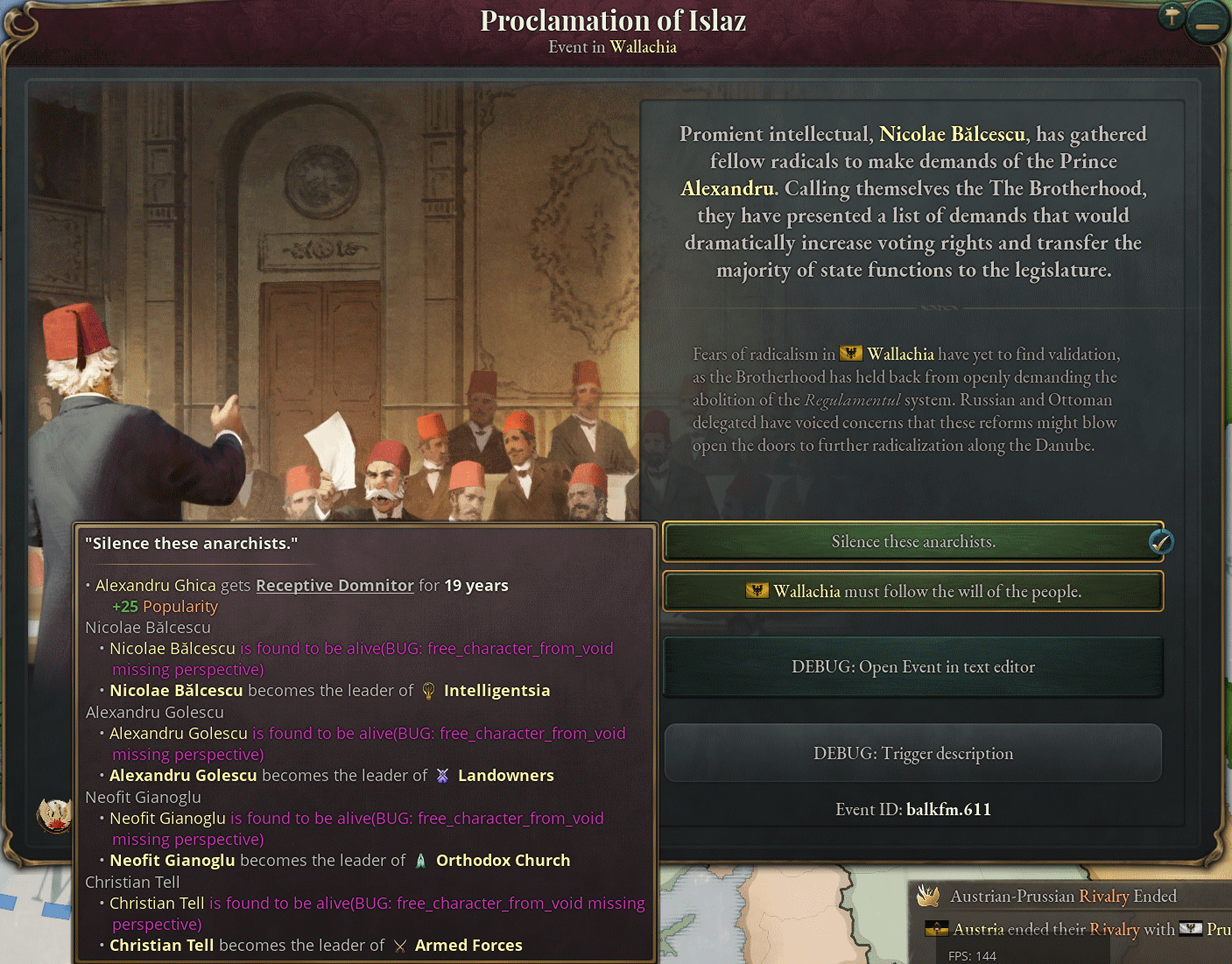
Task: Click the dove icon on the Rivalry Ended alert
Action: (927, 896)
